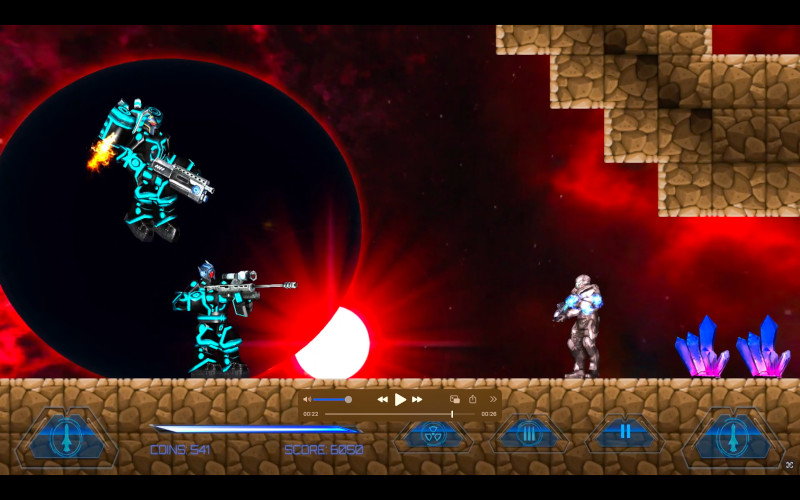The width and height of the screenshot is (800, 500).
Task: Tap the rocket button beside the coins counter
Action: (x=66, y=437)
